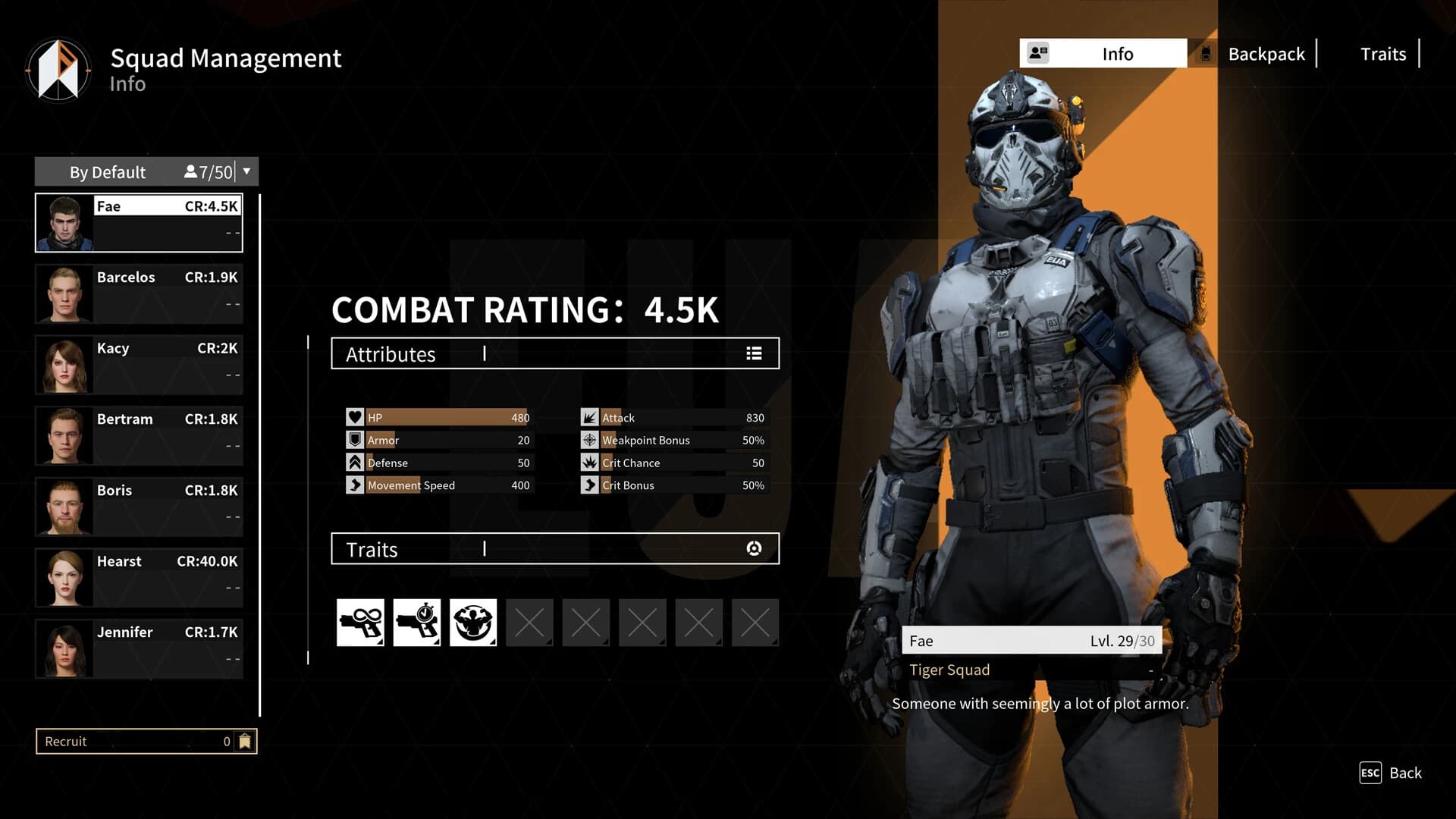Click the strength flex trait icon
Screen dimensions: 1456x819
point(473,622)
